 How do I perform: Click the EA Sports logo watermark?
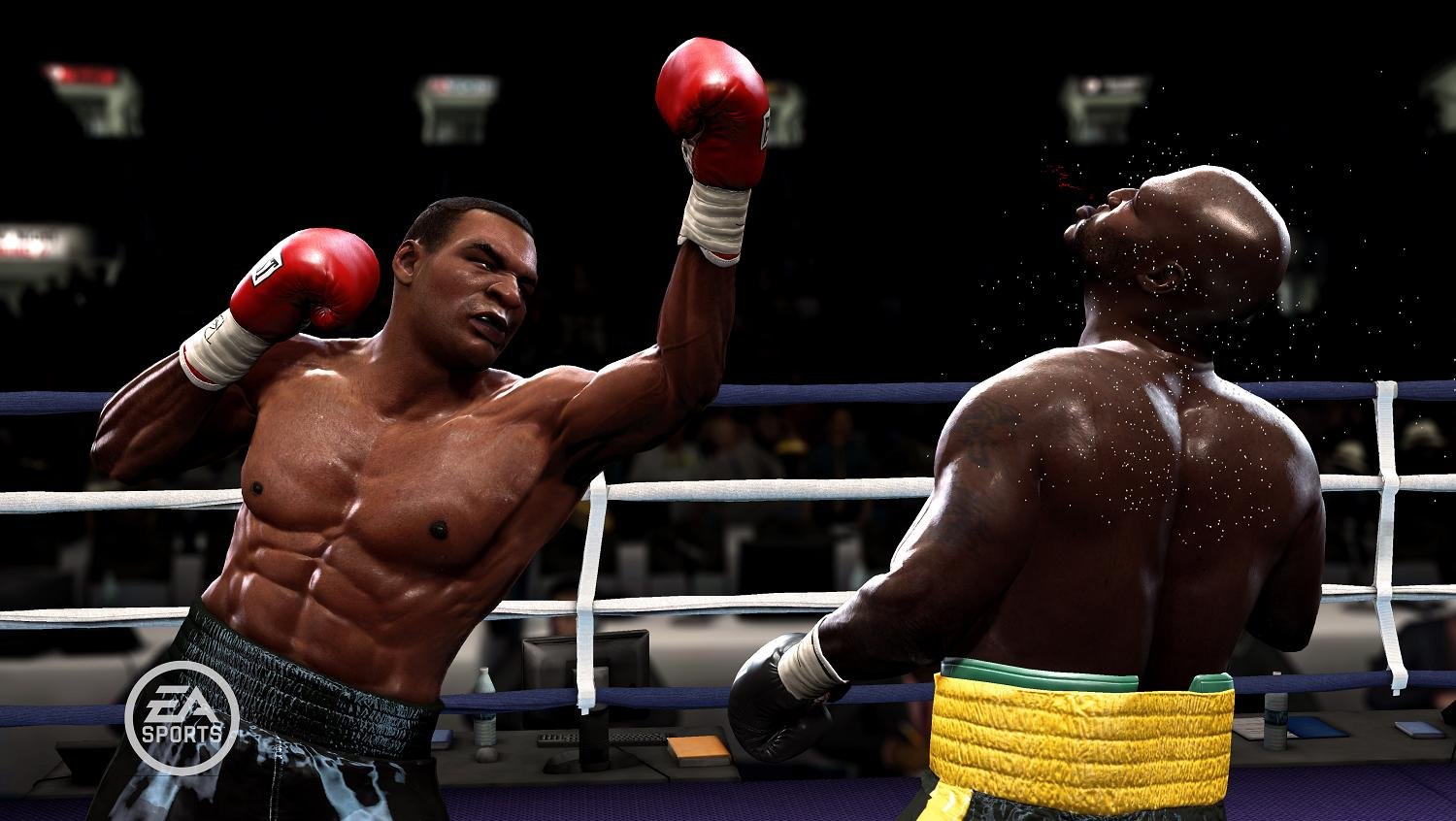pos(182,717)
